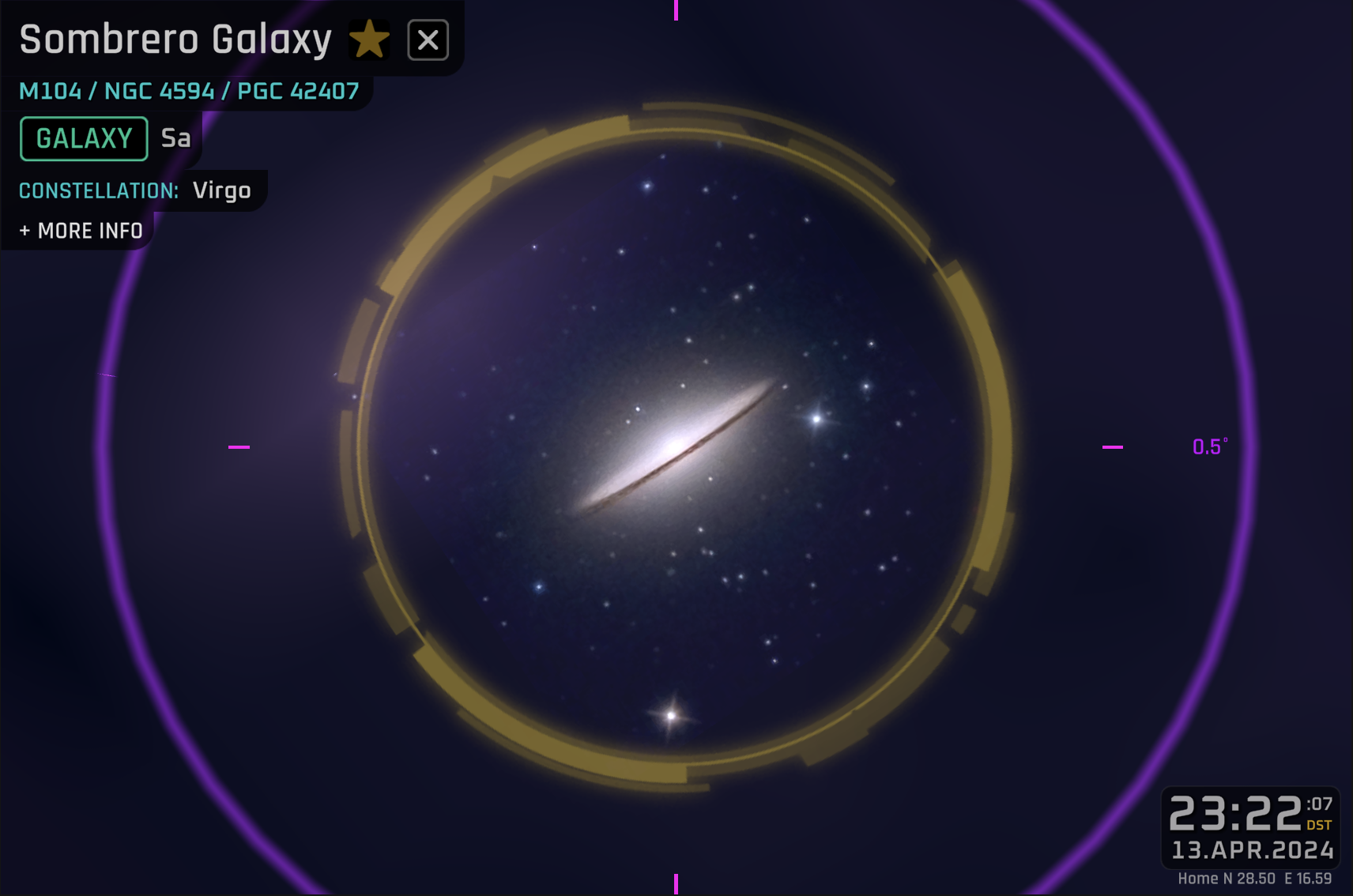Image resolution: width=1353 pixels, height=896 pixels.
Task: Open the Virgo constellation link
Action: pyautogui.click(x=222, y=190)
